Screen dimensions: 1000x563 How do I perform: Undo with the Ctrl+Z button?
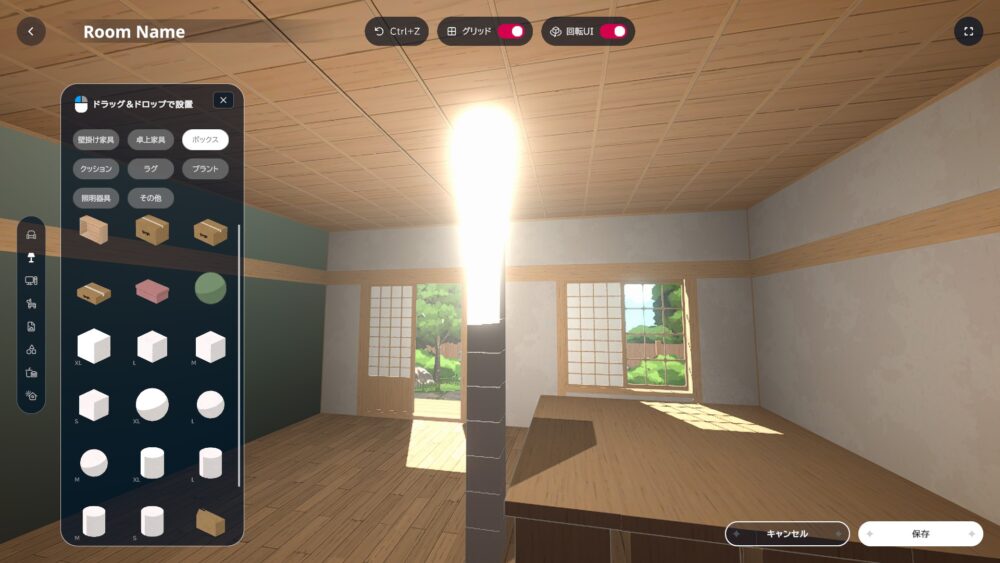click(x=396, y=31)
